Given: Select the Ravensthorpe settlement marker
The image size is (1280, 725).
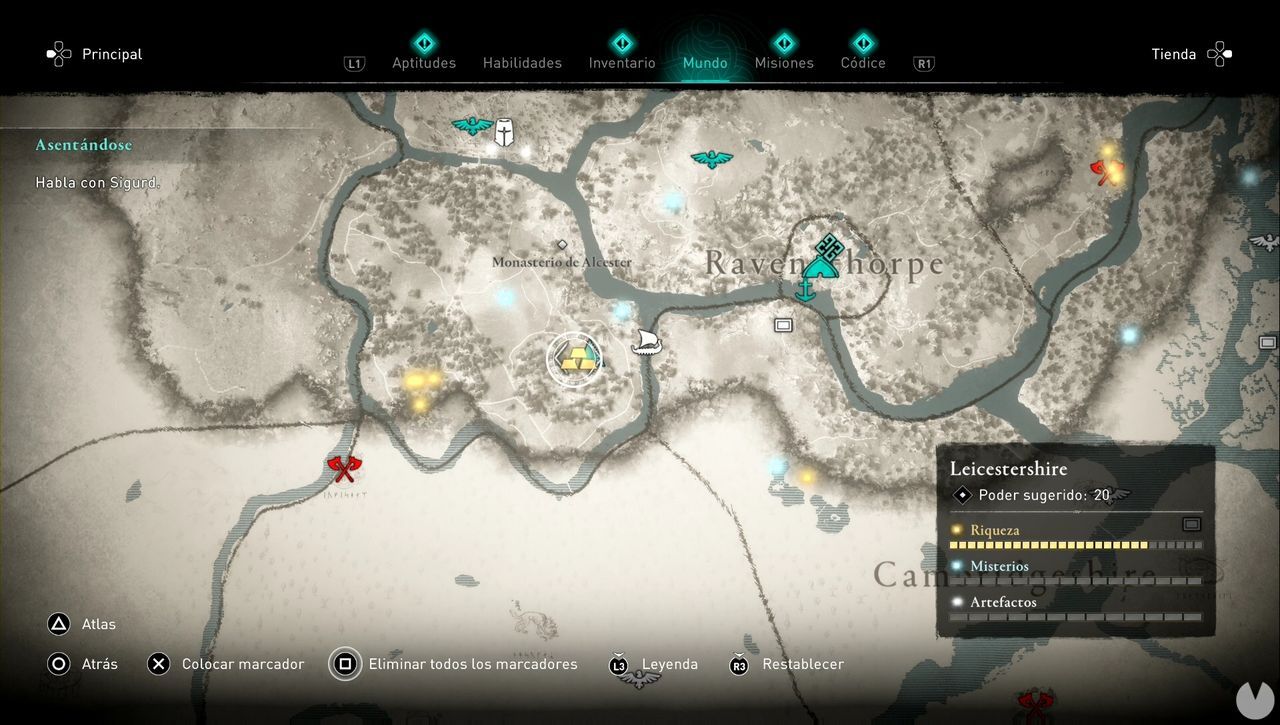Looking at the screenshot, I should point(822,258).
